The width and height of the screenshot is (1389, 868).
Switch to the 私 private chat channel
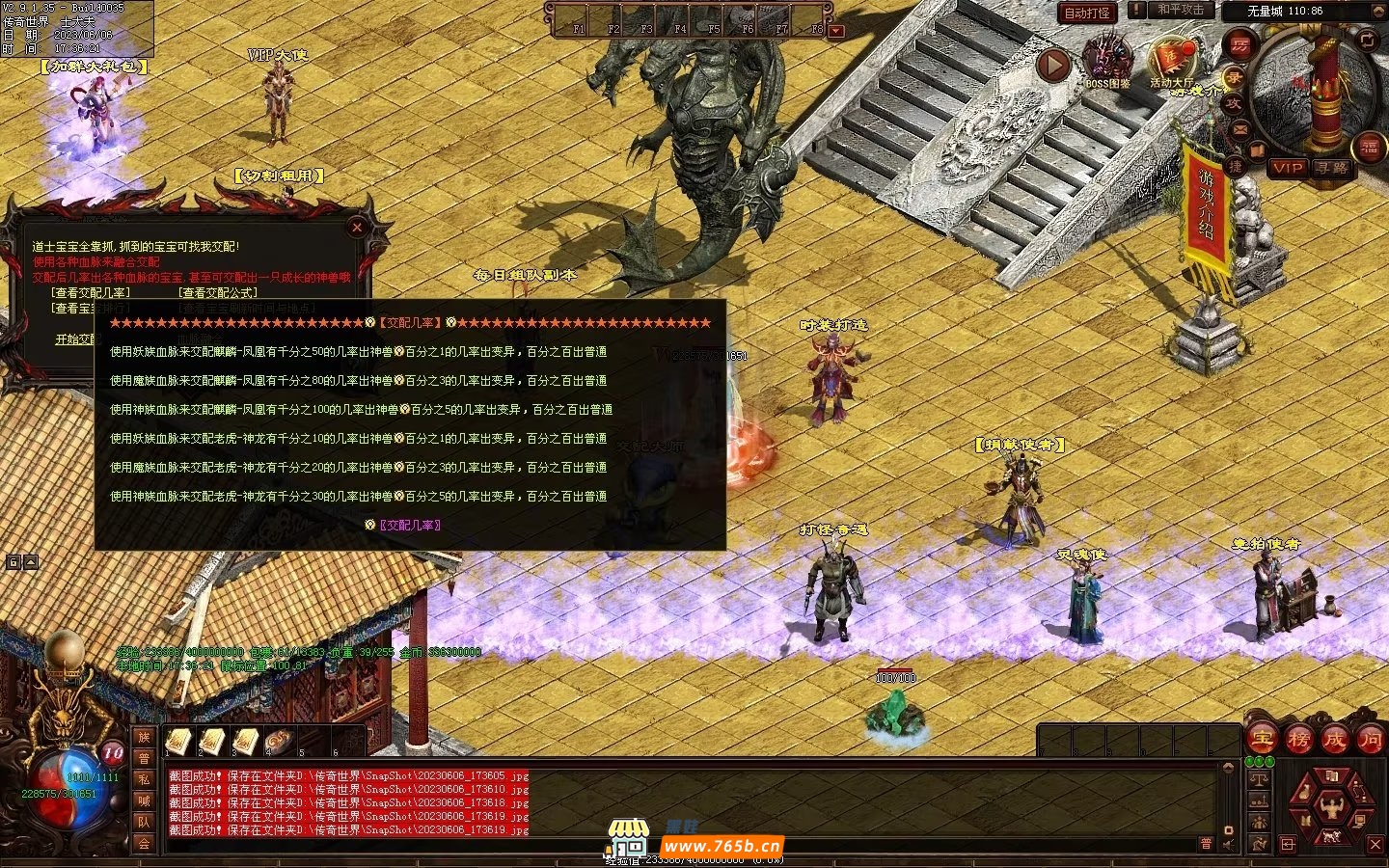pos(144,779)
